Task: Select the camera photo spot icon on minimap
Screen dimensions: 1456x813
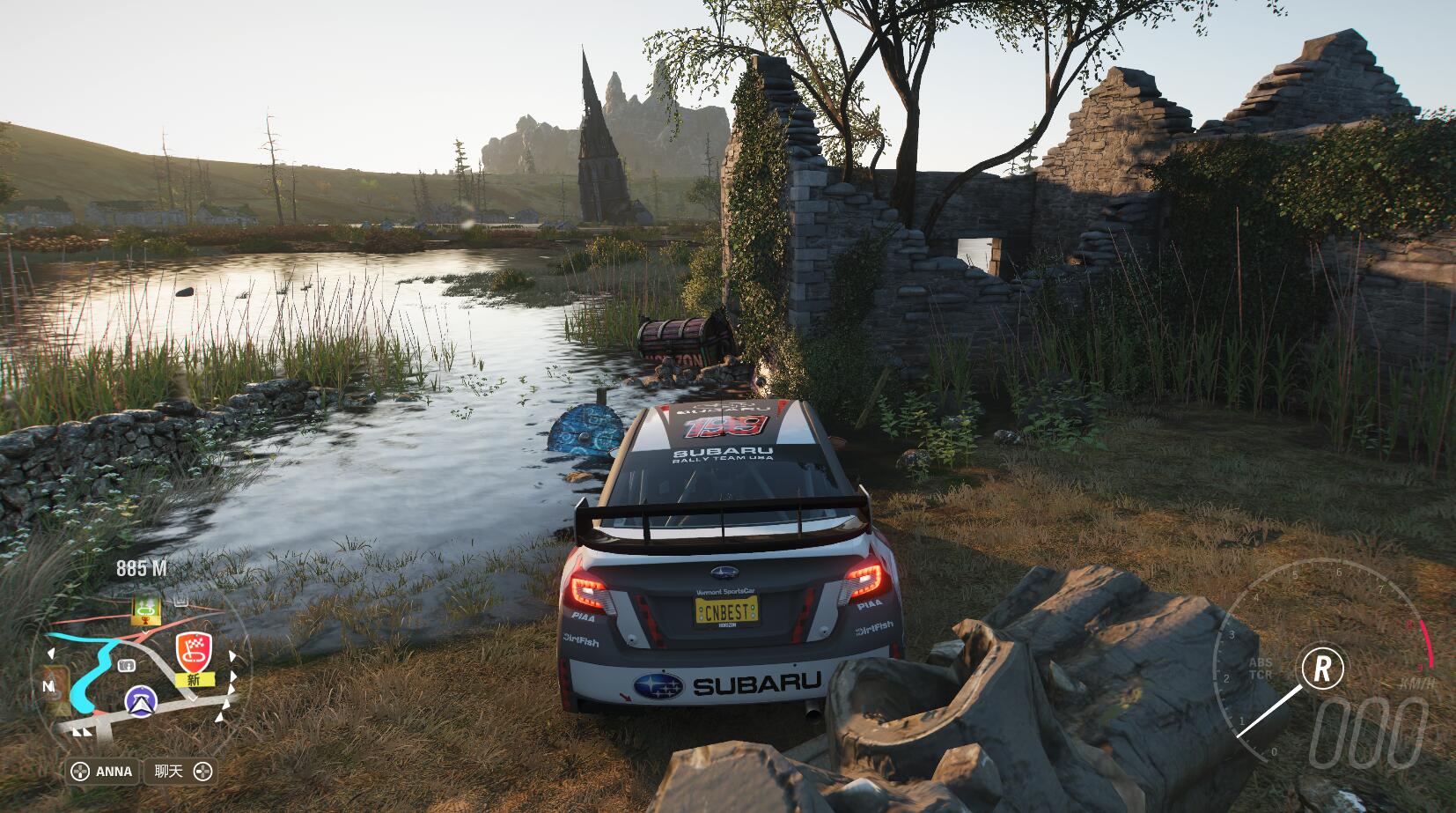Action: tap(126, 664)
